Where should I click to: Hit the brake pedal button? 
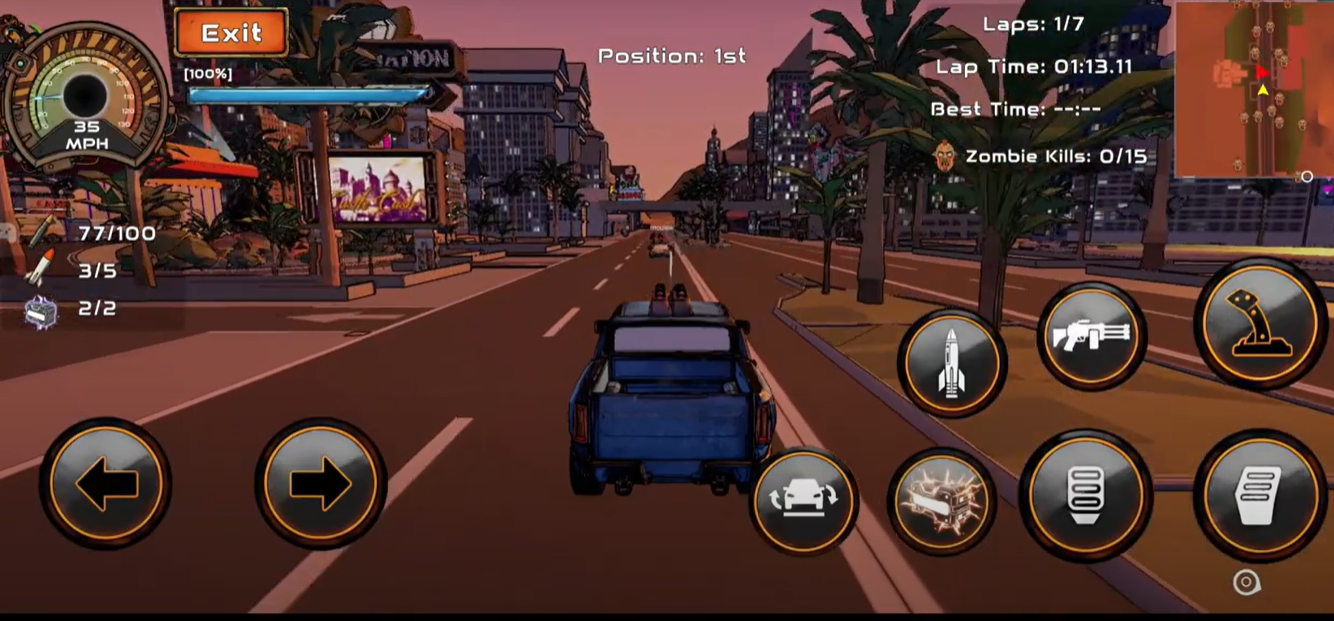(x=1085, y=494)
